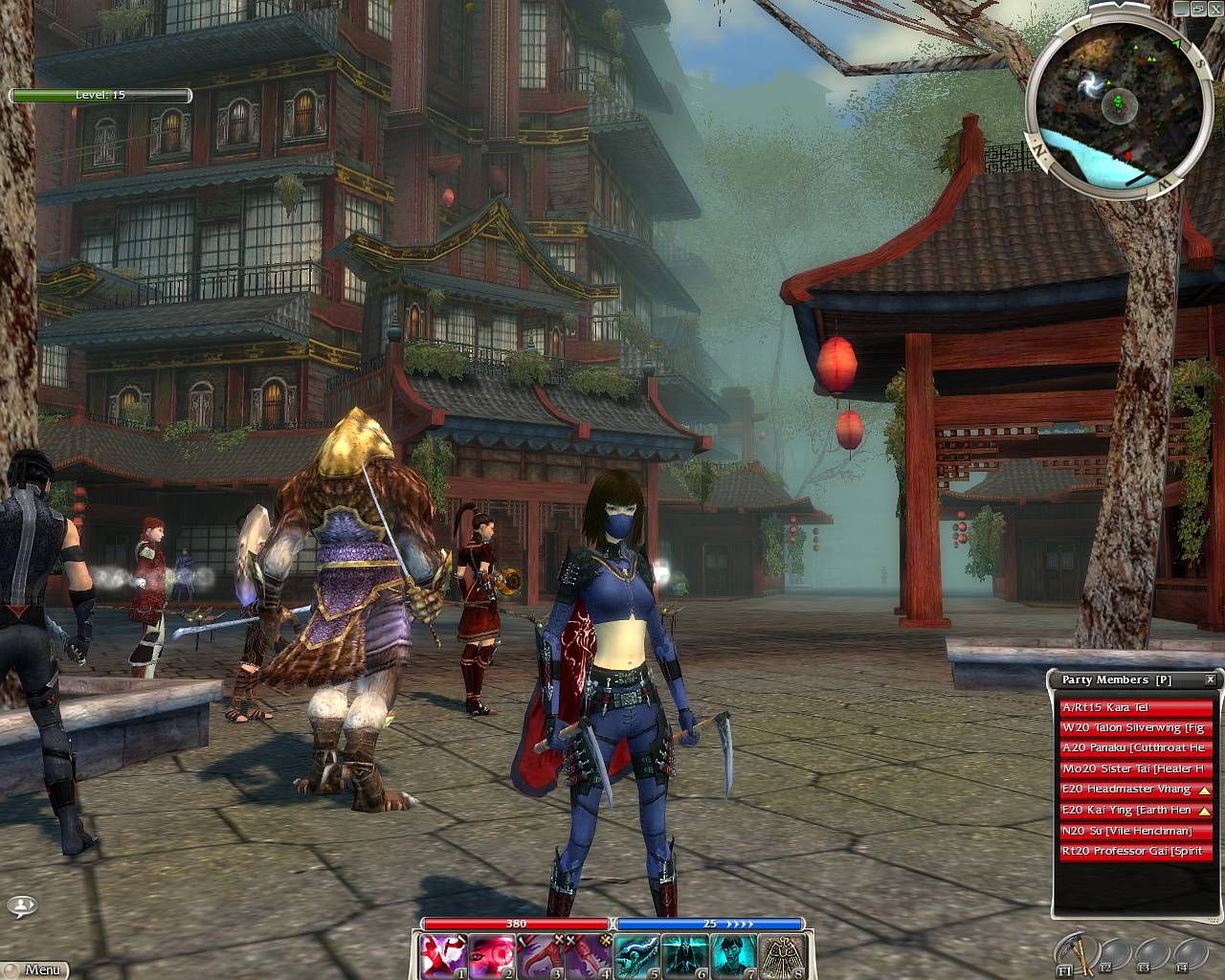Viewport: 1225px width, 980px height.
Task: Select Headmaster Vhang in the party list
Action: coord(1126,790)
